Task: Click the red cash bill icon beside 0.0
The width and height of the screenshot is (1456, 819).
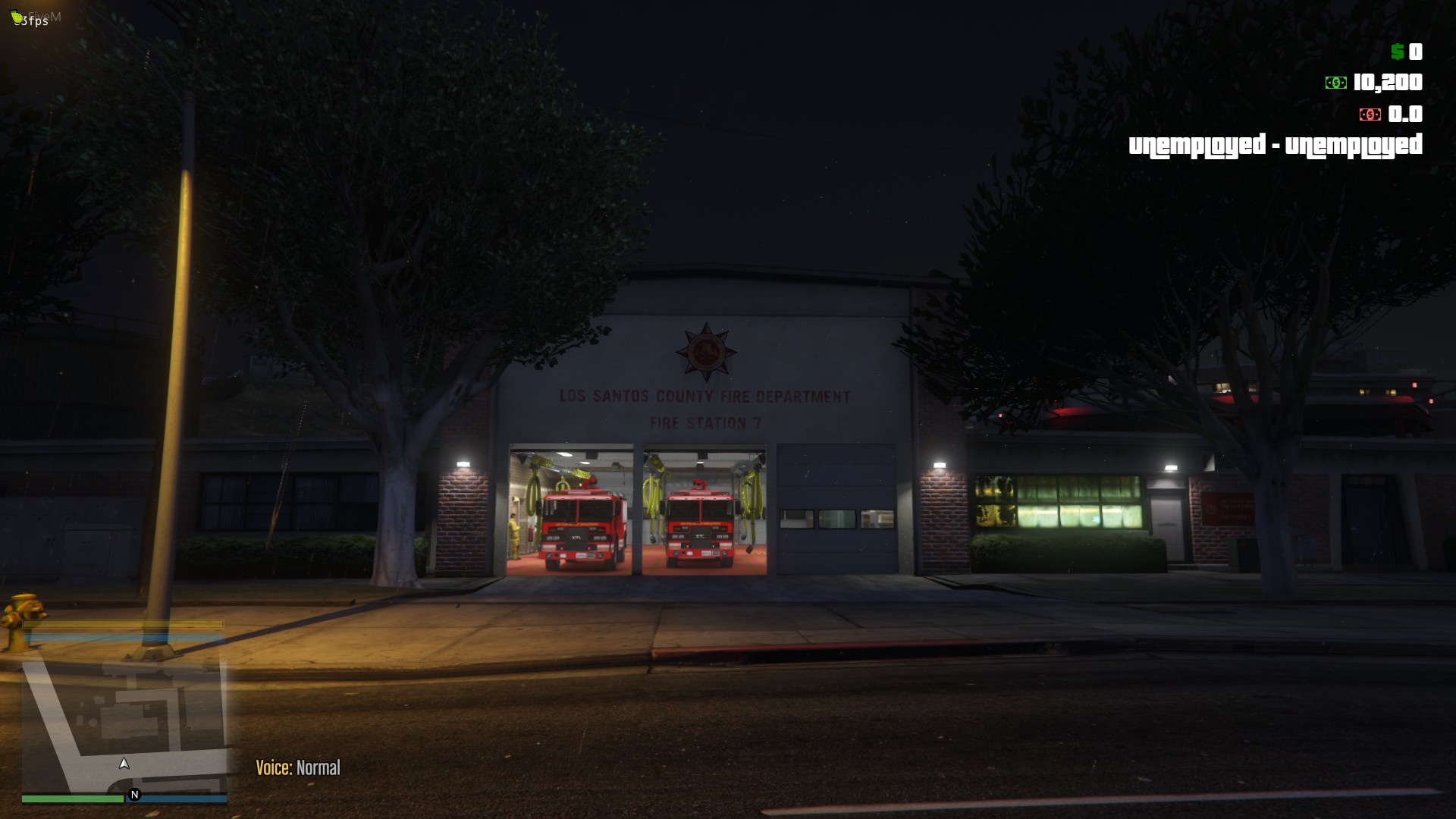Action: tap(1370, 114)
